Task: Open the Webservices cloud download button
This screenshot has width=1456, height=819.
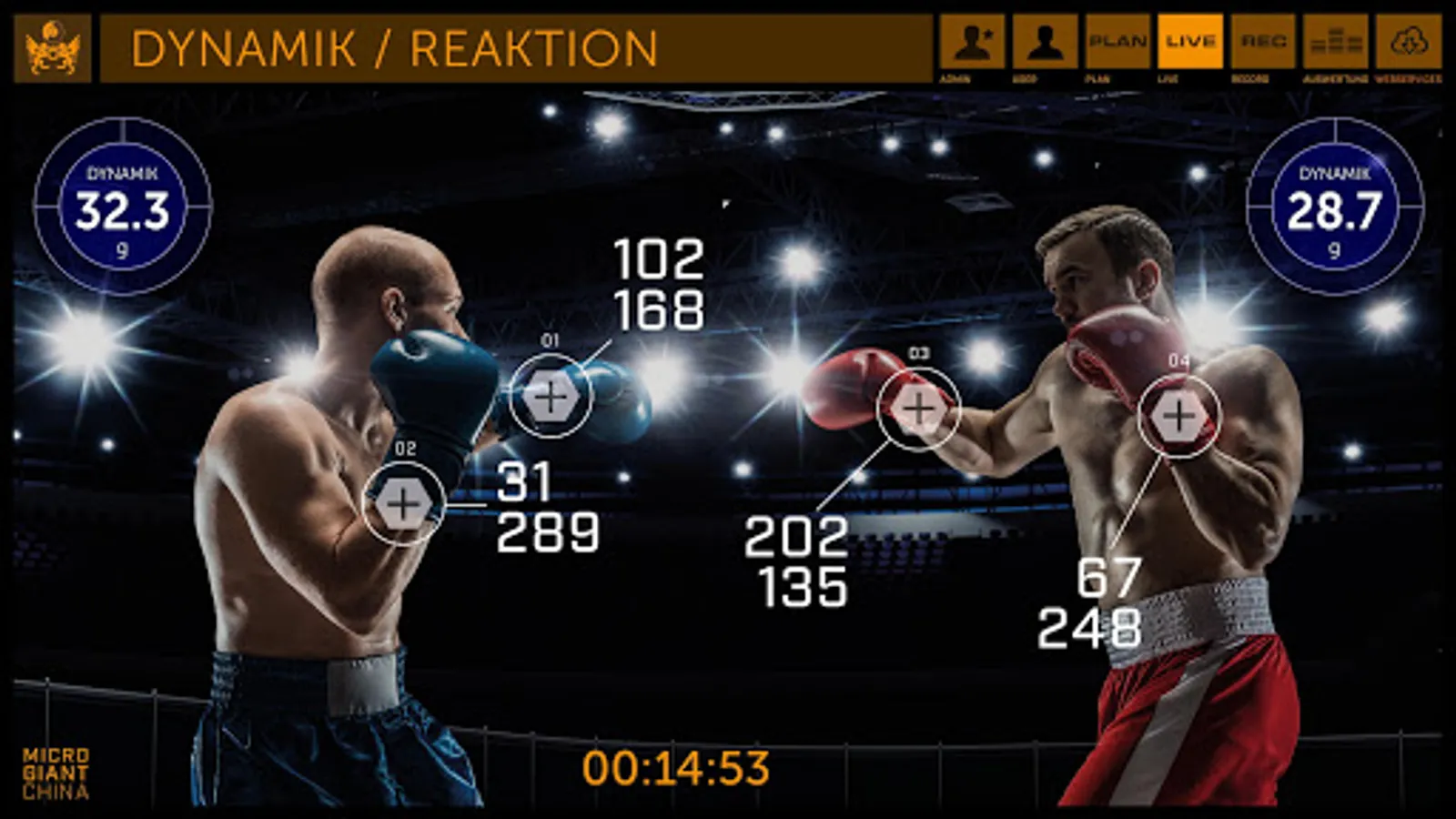Action: point(1408,42)
